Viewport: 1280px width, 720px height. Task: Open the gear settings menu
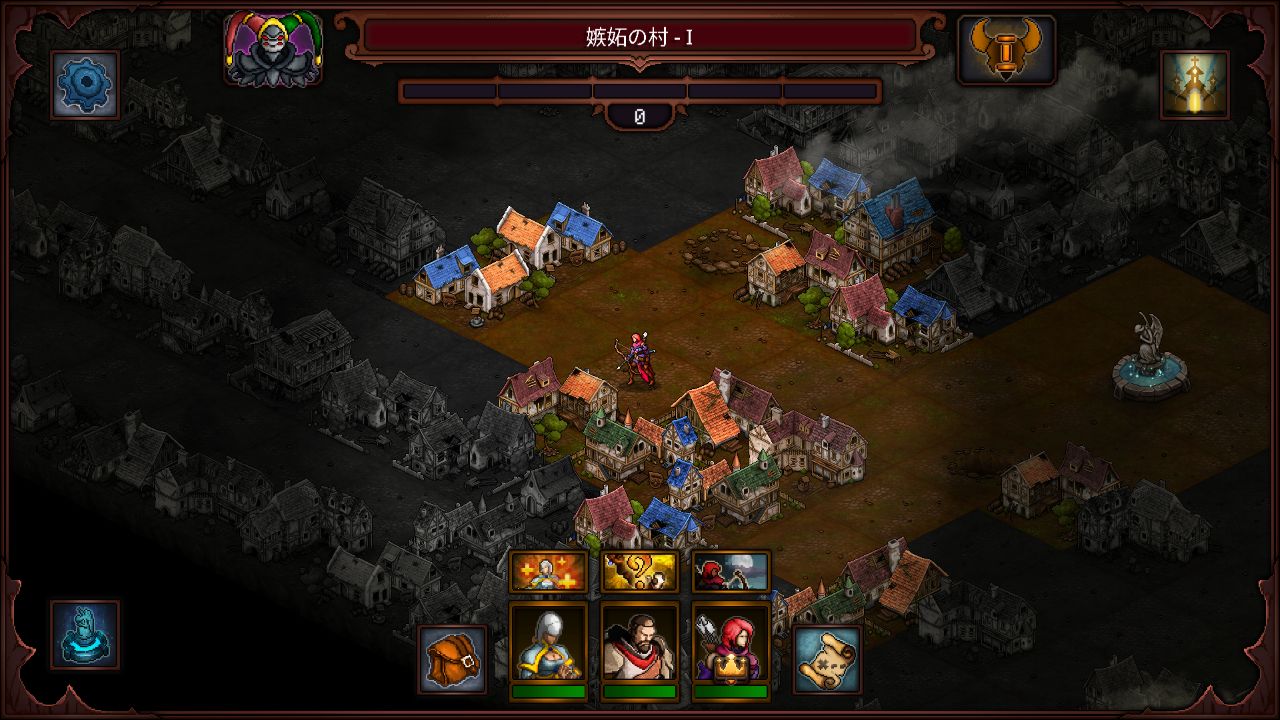pos(85,85)
